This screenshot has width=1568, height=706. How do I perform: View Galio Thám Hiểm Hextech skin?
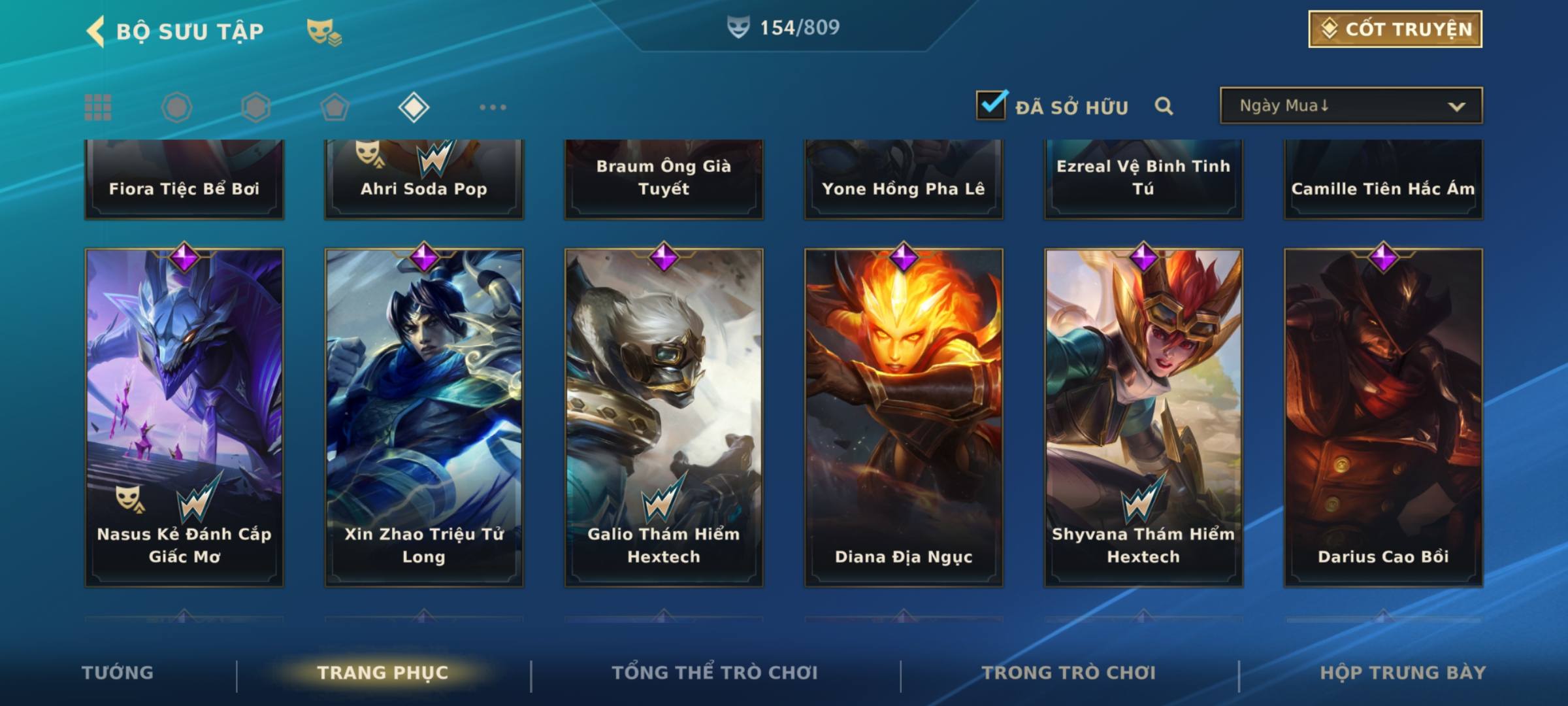(664, 417)
